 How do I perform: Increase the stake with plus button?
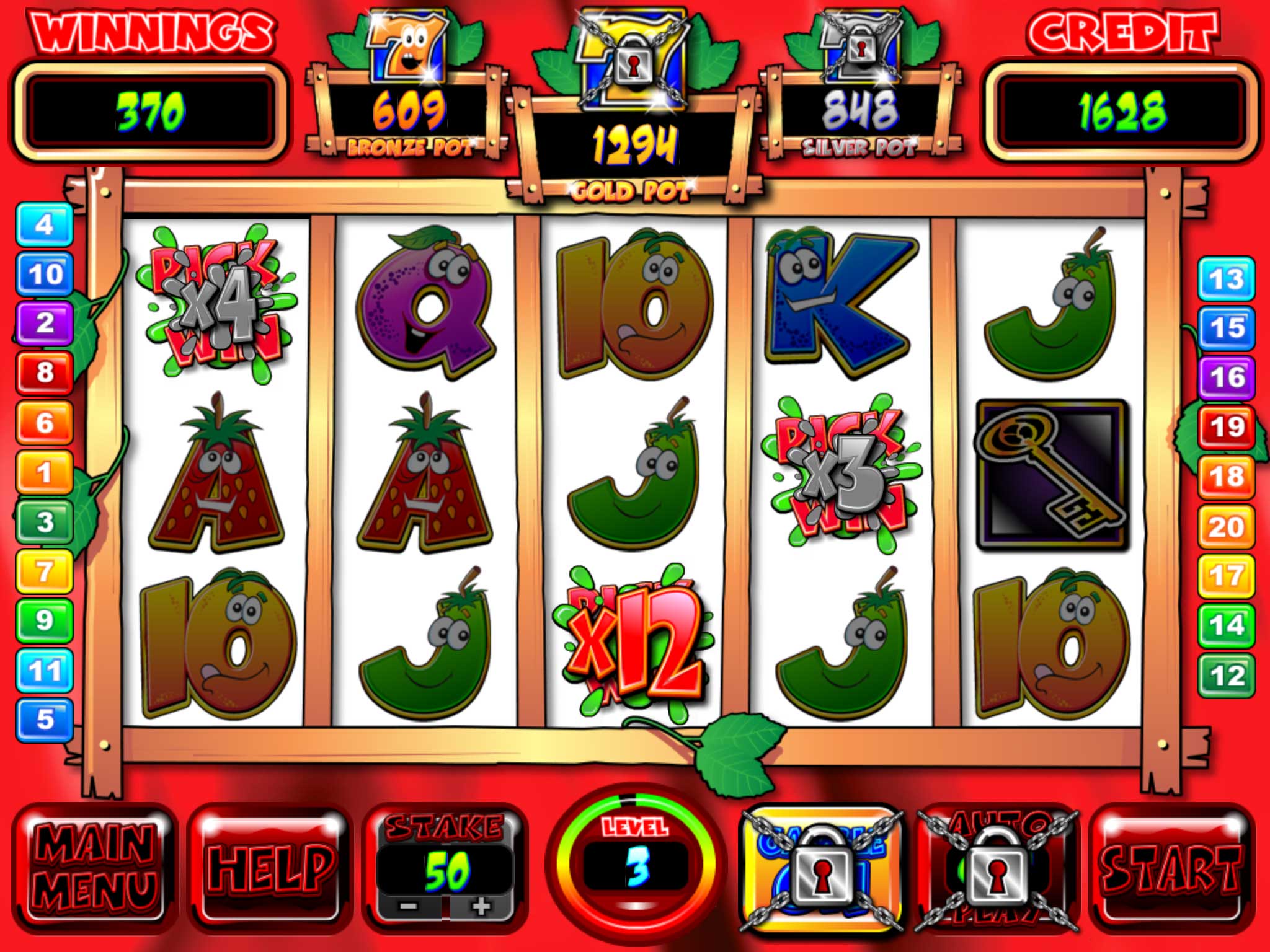pyautogui.click(x=481, y=907)
